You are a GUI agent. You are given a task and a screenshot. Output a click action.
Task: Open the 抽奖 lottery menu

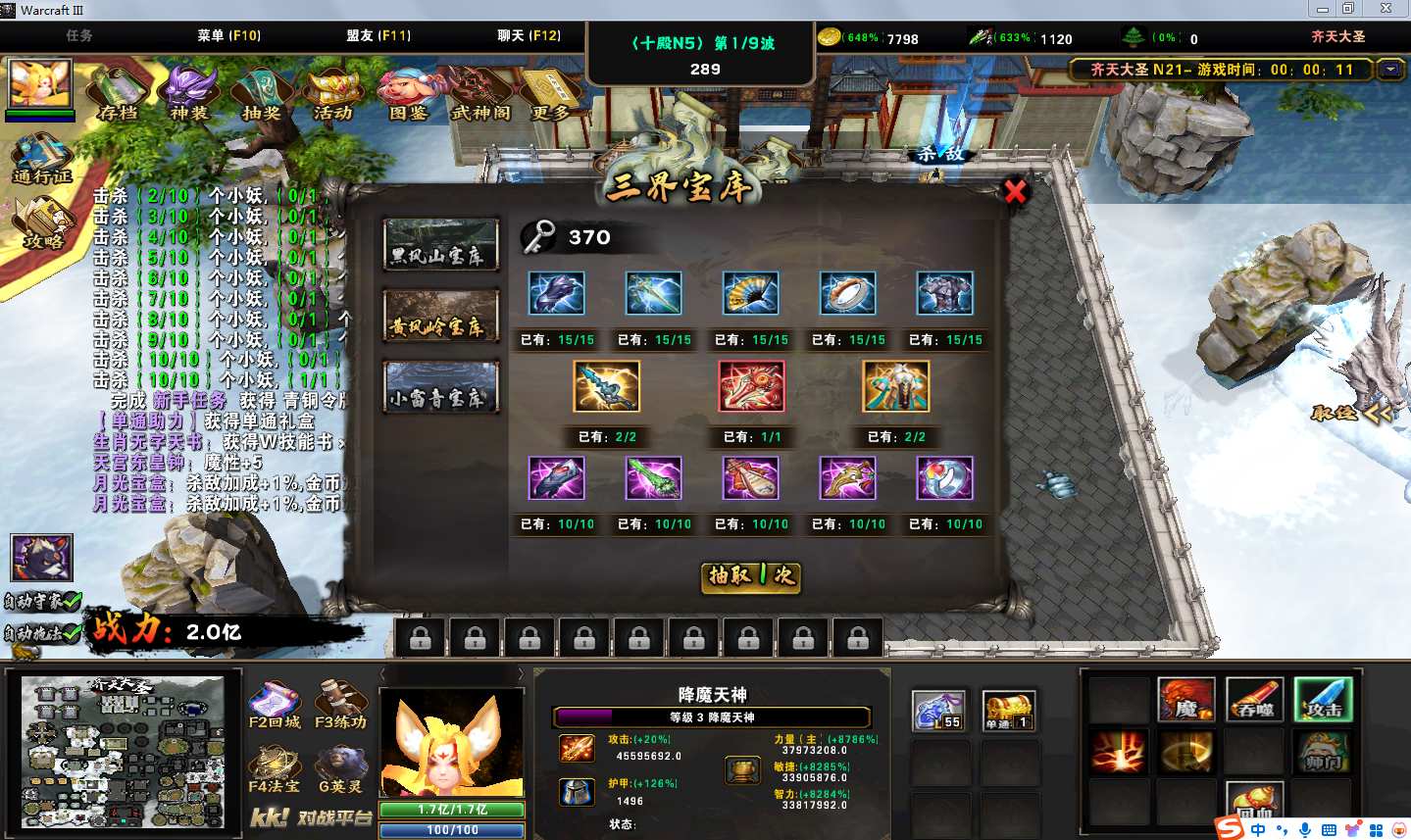[x=261, y=92]
